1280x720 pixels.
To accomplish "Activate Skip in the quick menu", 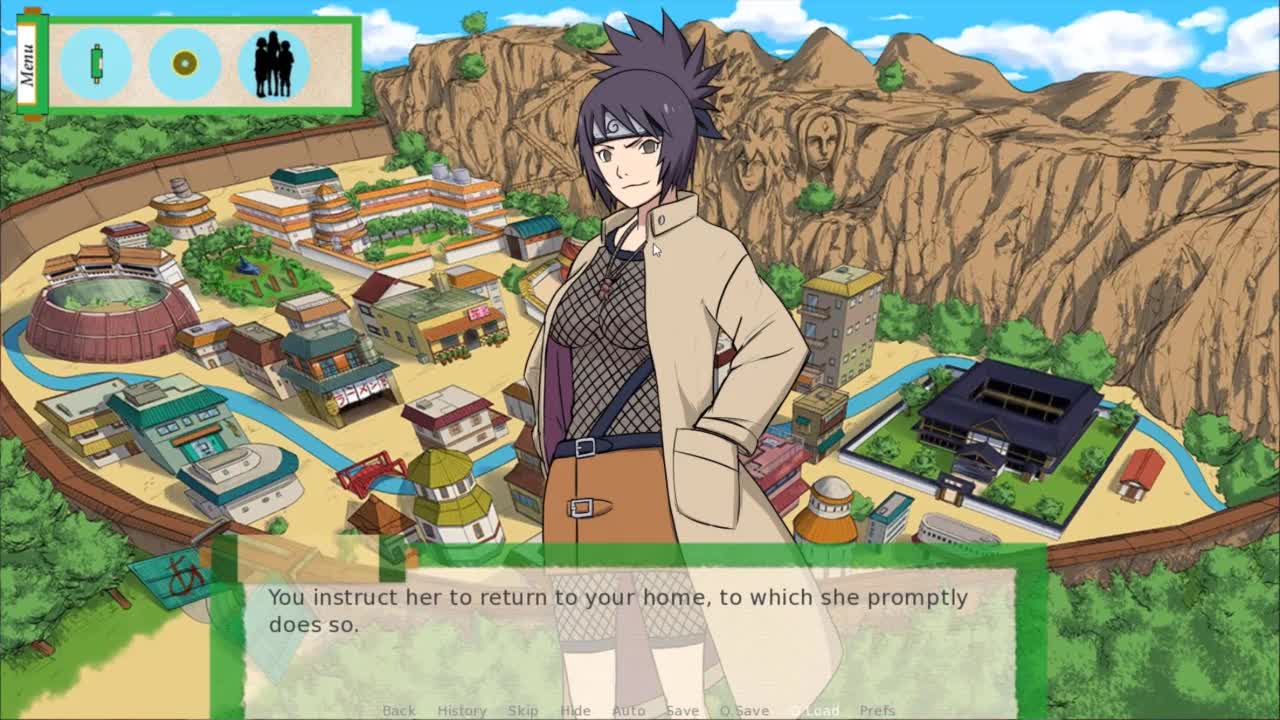I will tap(522, 711).
